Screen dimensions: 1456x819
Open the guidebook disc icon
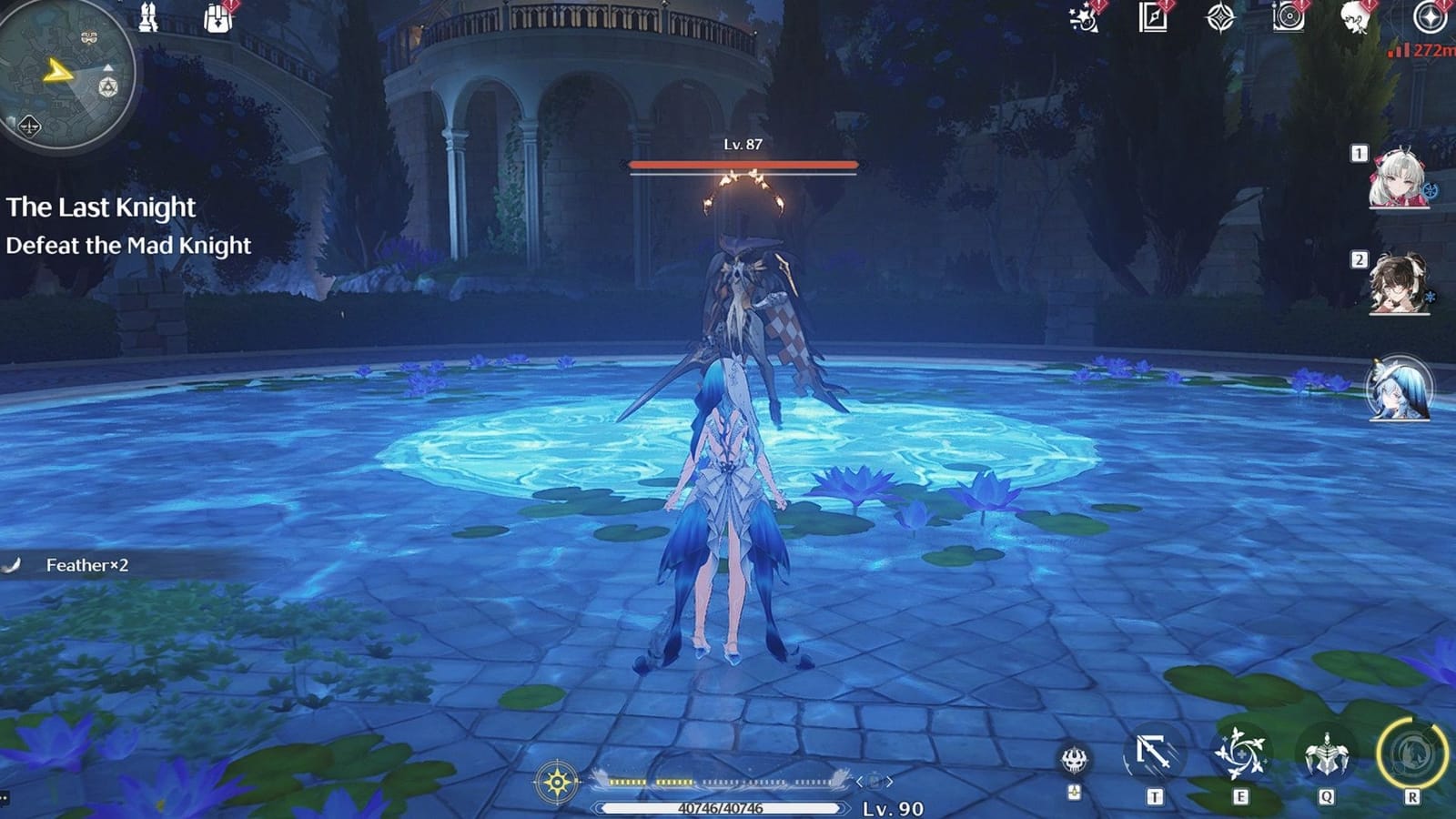1288,20
